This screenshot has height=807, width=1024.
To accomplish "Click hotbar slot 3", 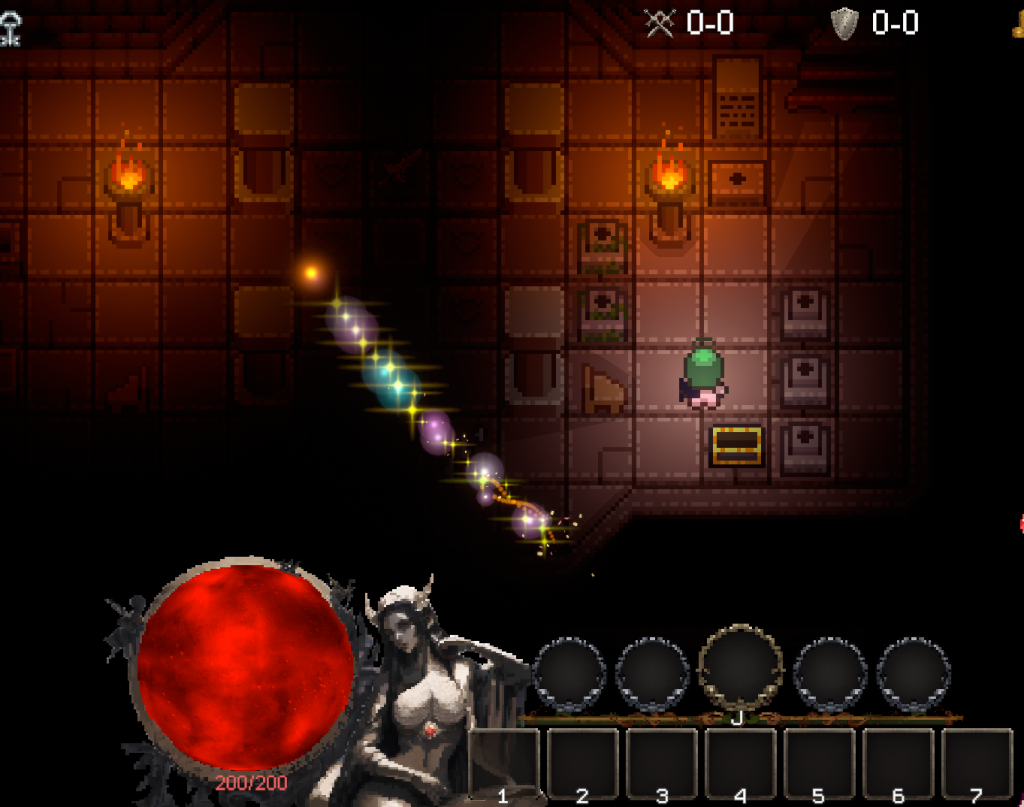I will pos(662,761).
